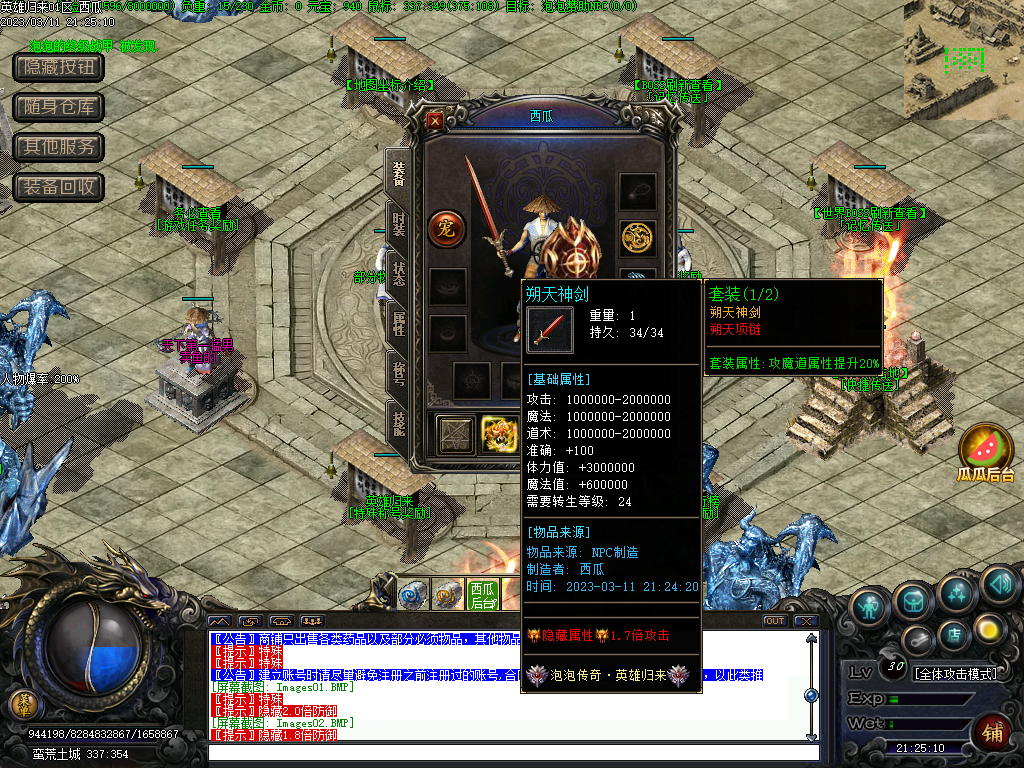This screenshot has height=768, width=1024.
Task: Click the round 宠 pet button
Action: 446,229
